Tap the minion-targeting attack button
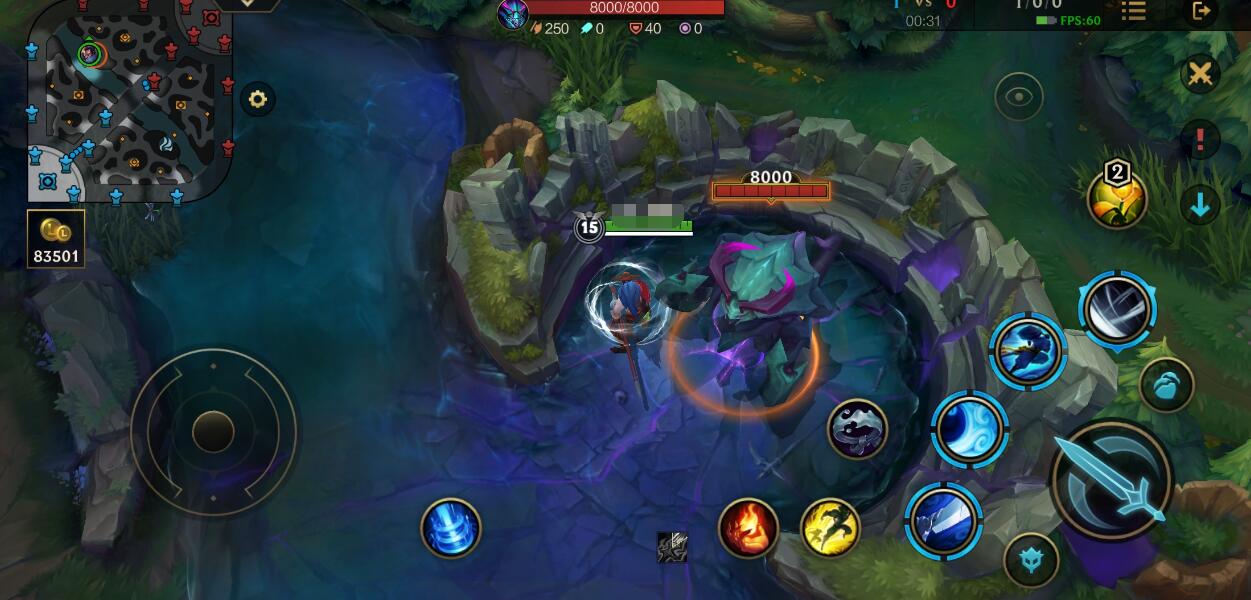Image resolution: width=1251 pixels, height=600 pixels. point(1166,386)
